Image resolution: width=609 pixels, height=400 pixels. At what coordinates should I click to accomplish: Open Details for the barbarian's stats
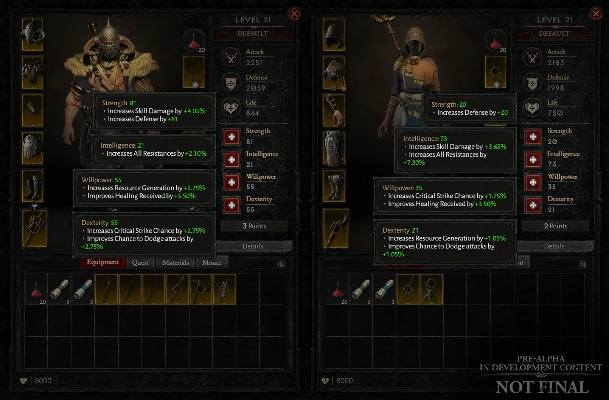252,246
